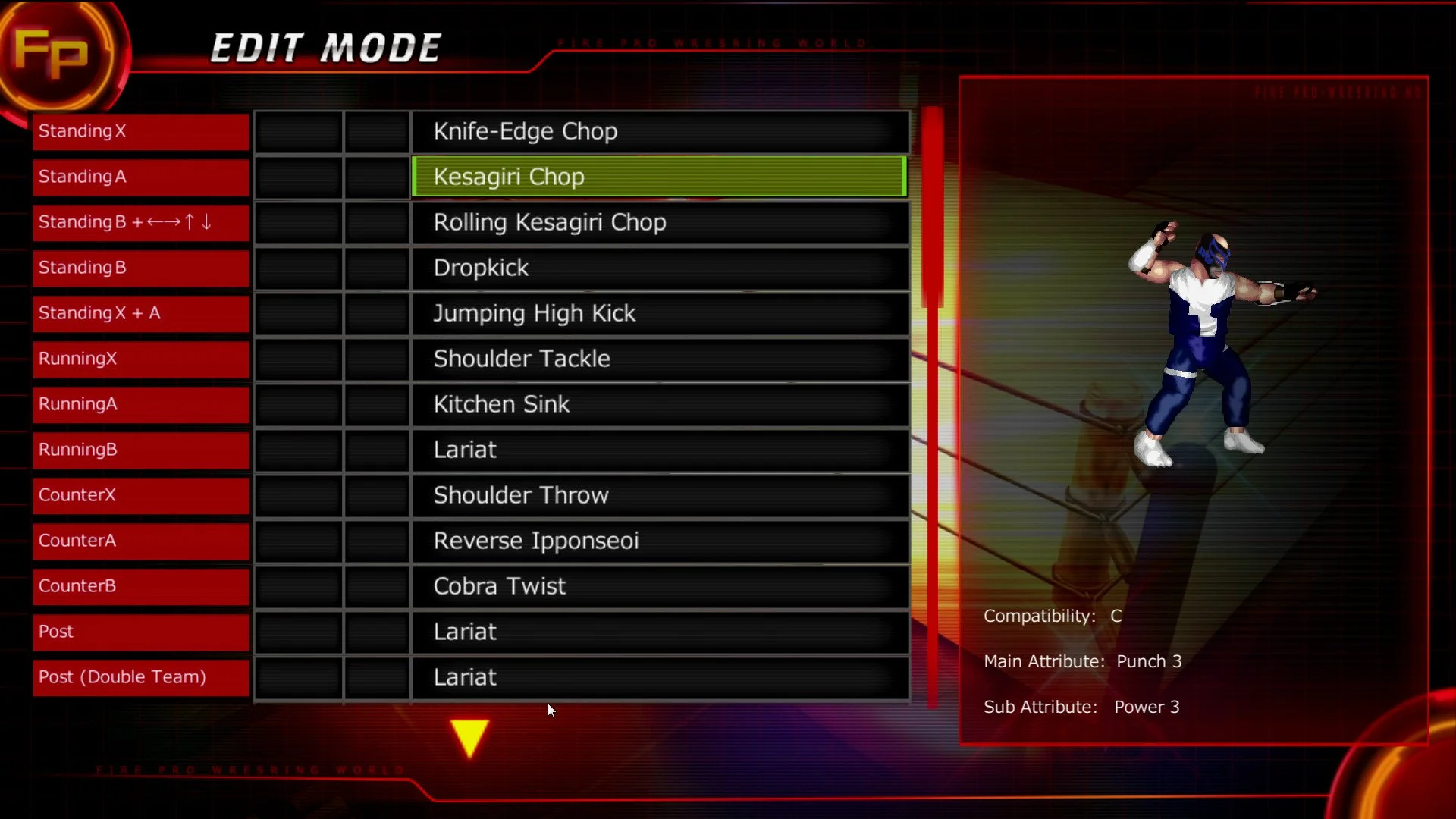Open the Post (Double Team) slot
Screen dimensions: 1456x819
[140, 677]
